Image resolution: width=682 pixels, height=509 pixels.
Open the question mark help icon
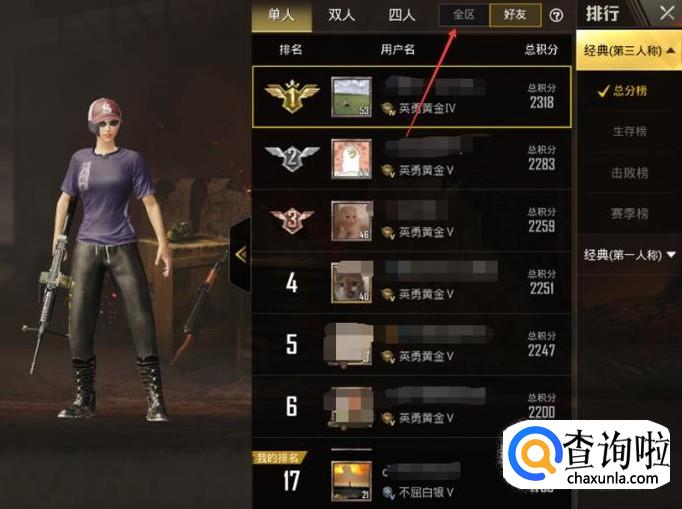click(557, 16)
